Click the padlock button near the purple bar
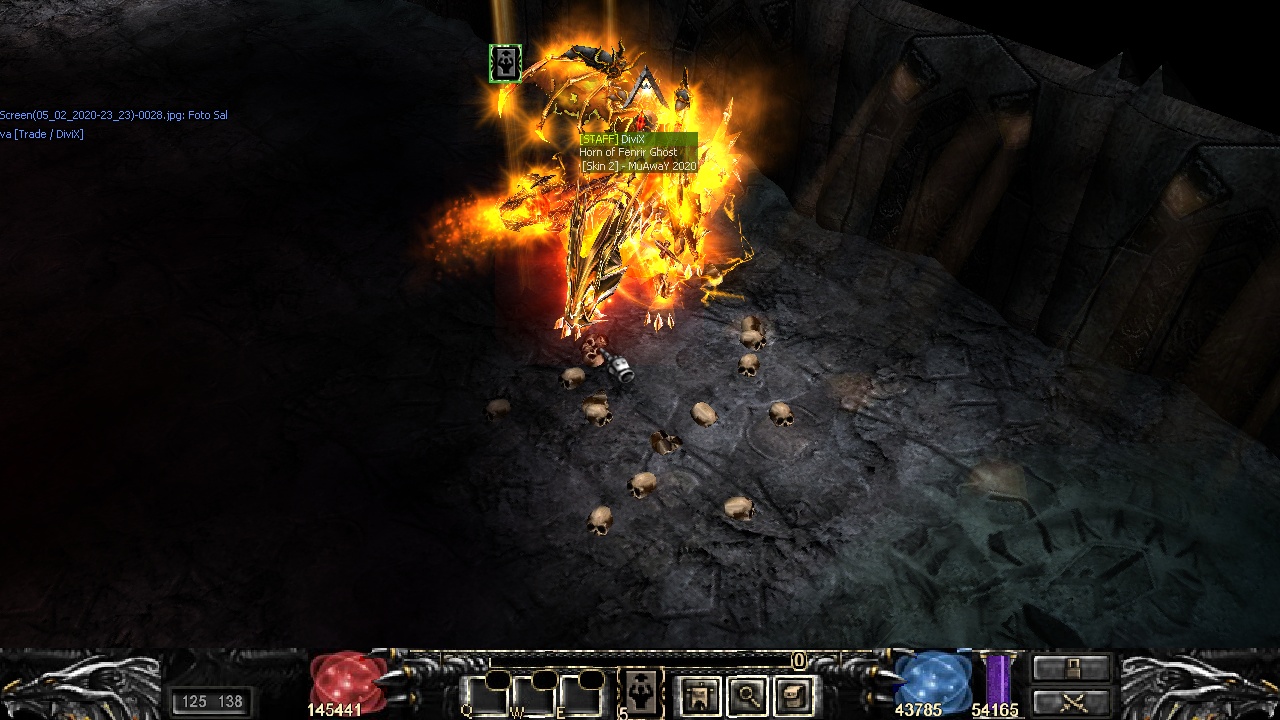This screenshot has height=720, width=1280. tap(1071, 669)
